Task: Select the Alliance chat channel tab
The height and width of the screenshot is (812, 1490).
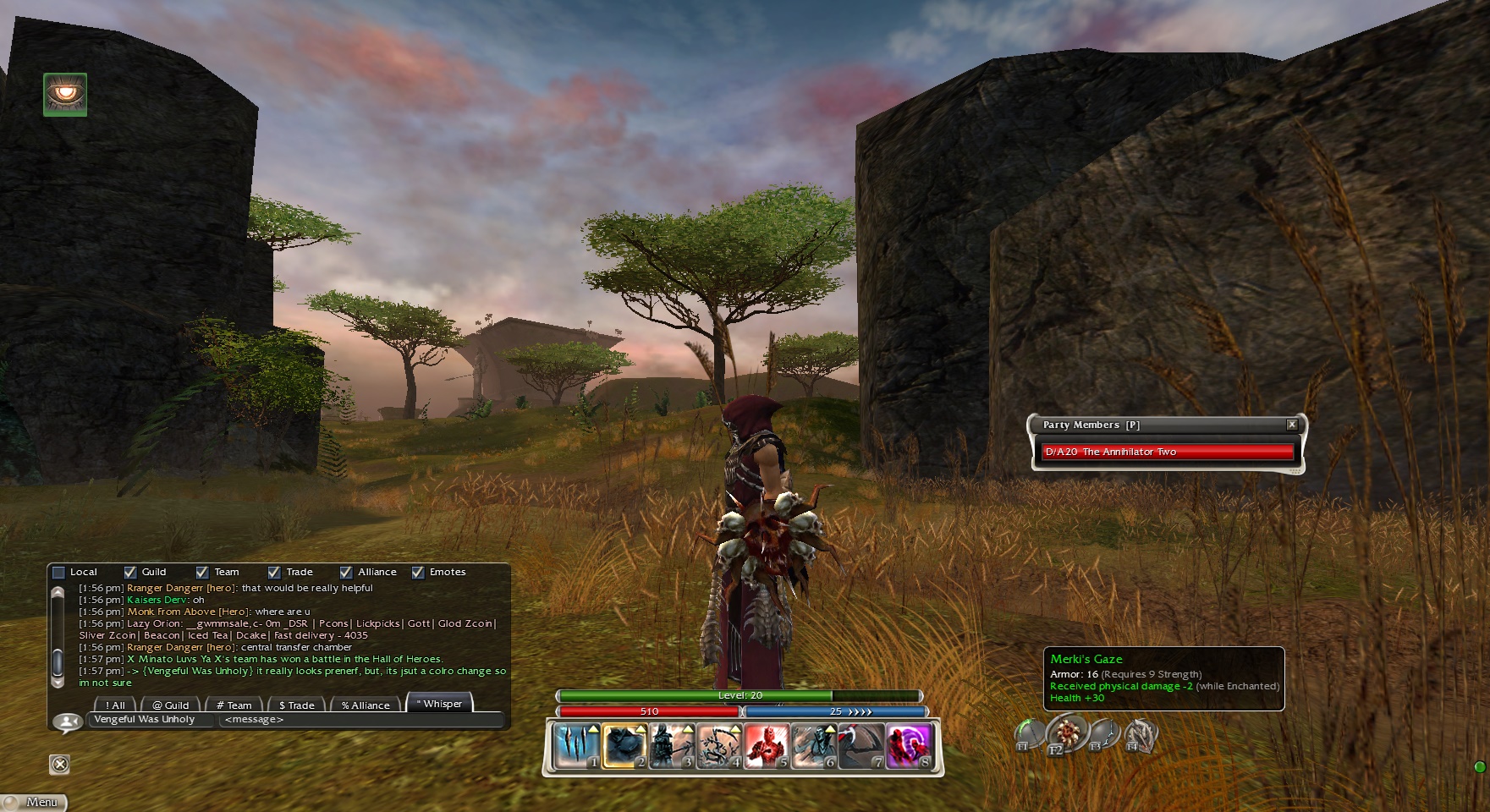Action: (x=366, y=705)
